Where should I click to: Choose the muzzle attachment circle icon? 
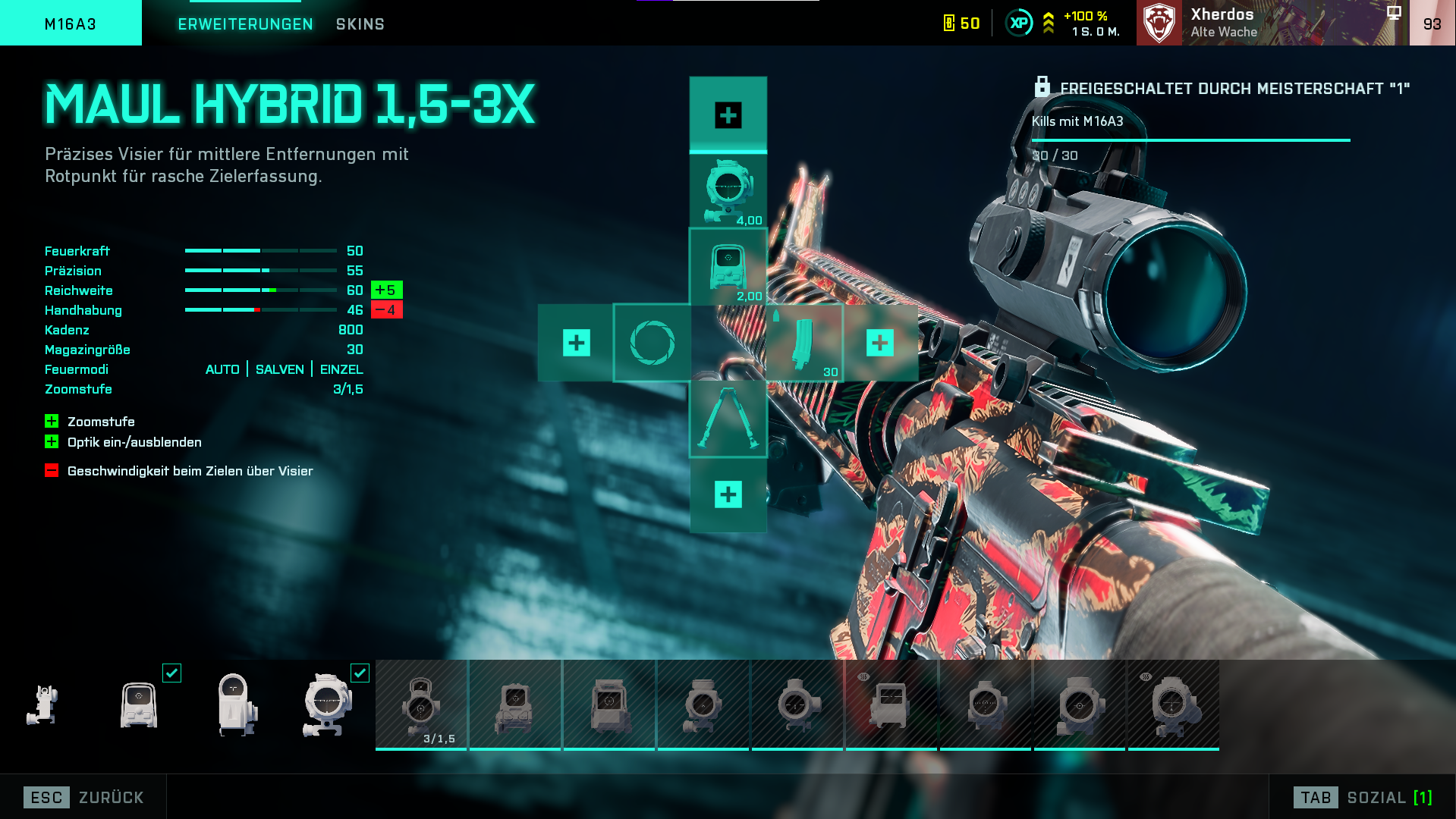pos(652,343)
